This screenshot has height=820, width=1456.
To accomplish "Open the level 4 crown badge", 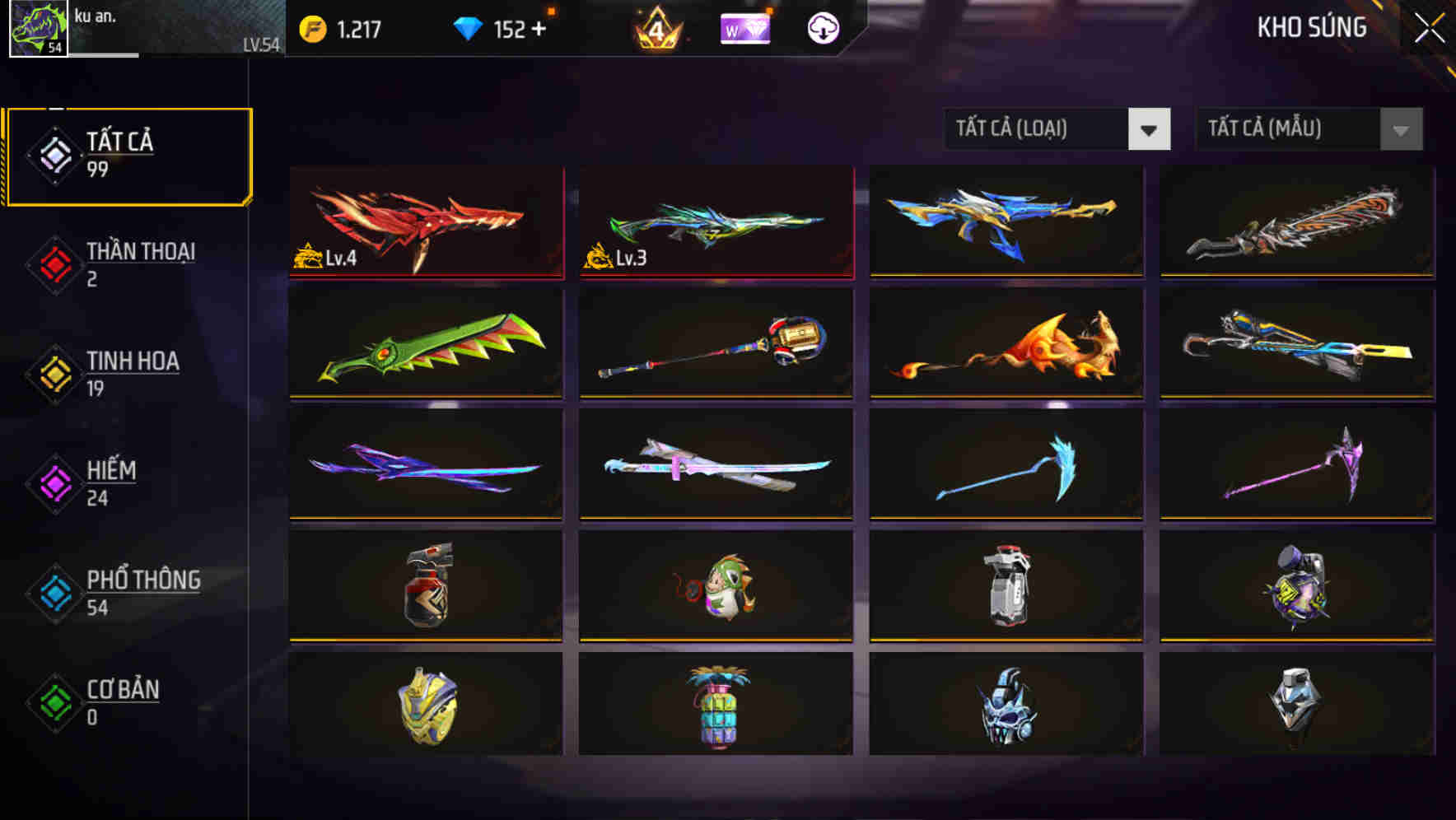I will click(656, 27).
